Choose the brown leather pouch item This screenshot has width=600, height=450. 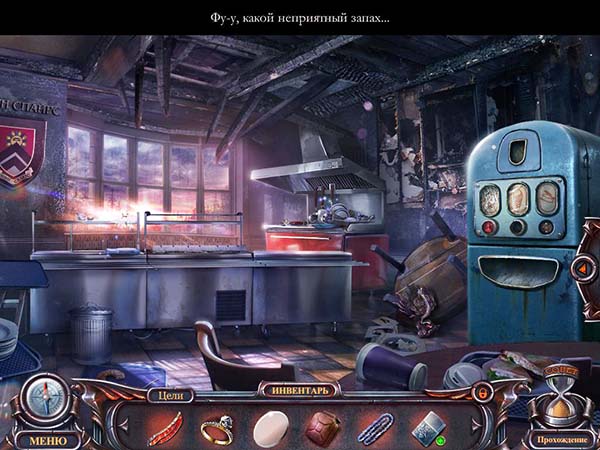pos(322,428)
